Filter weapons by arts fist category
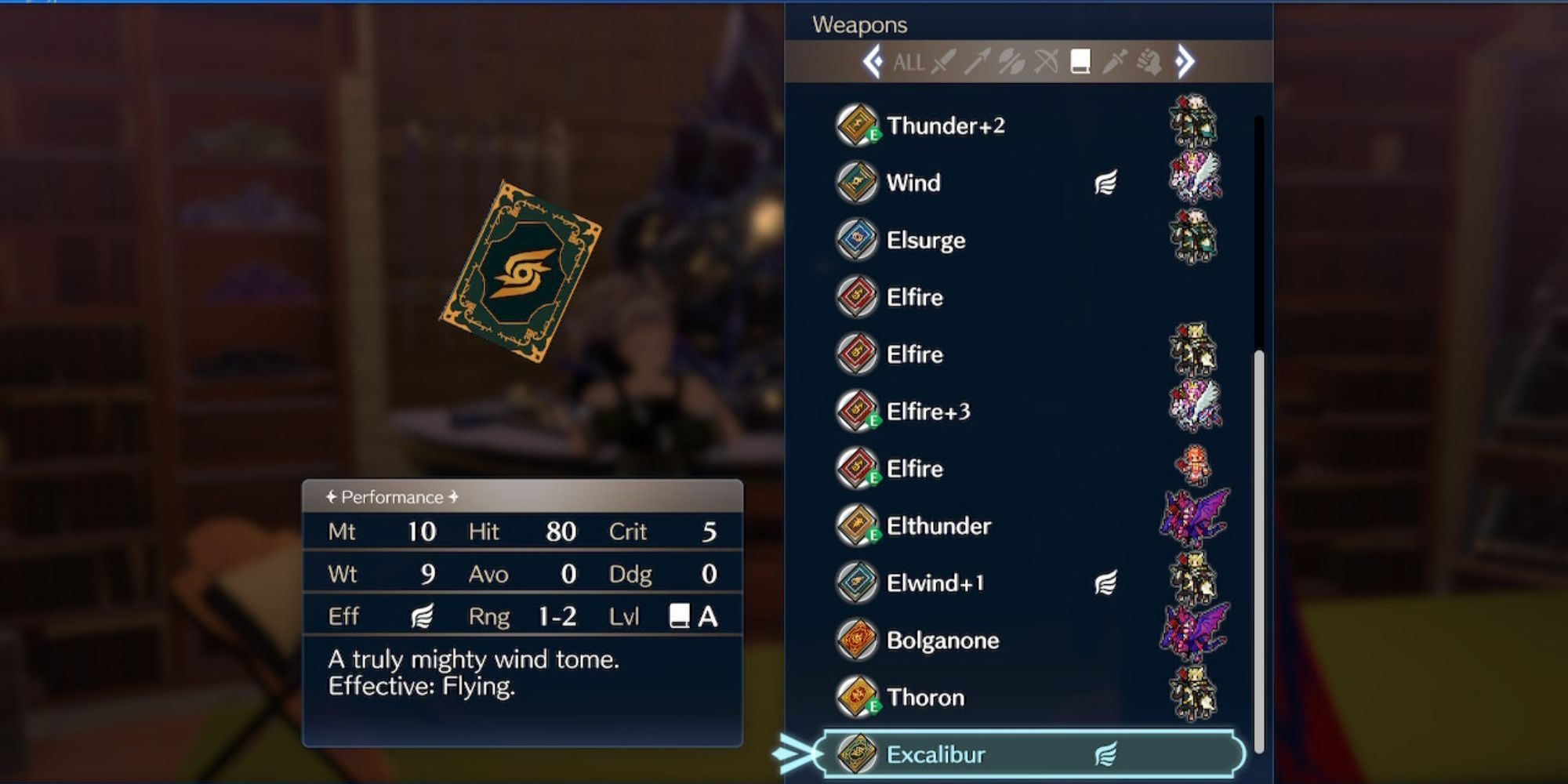This screenshot has width=1568, height=784. [1148, 61]
